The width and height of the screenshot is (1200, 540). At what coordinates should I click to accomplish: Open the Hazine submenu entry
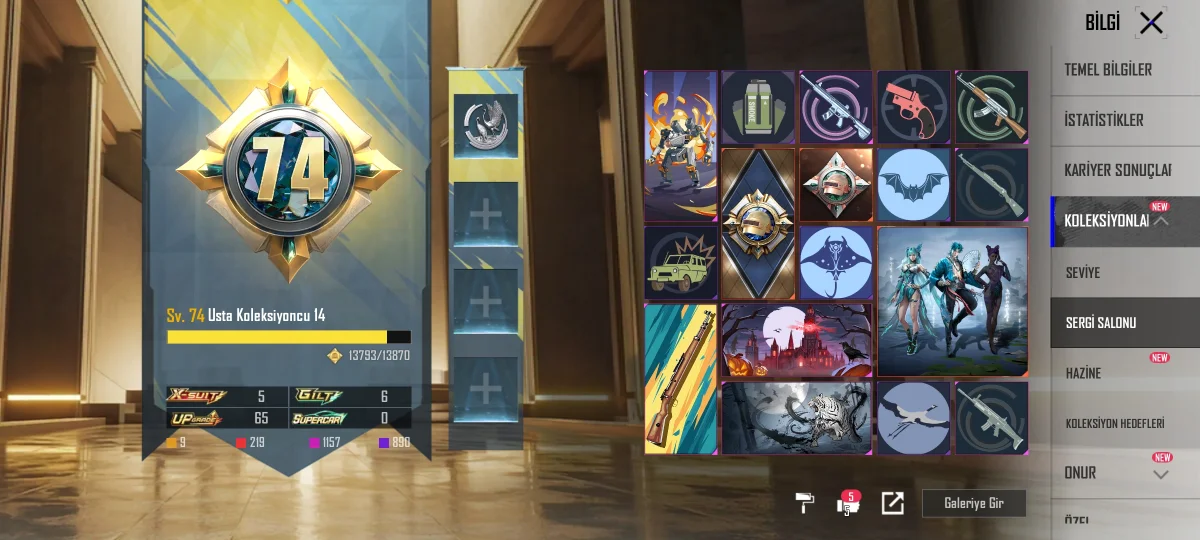coord(1084,373)
